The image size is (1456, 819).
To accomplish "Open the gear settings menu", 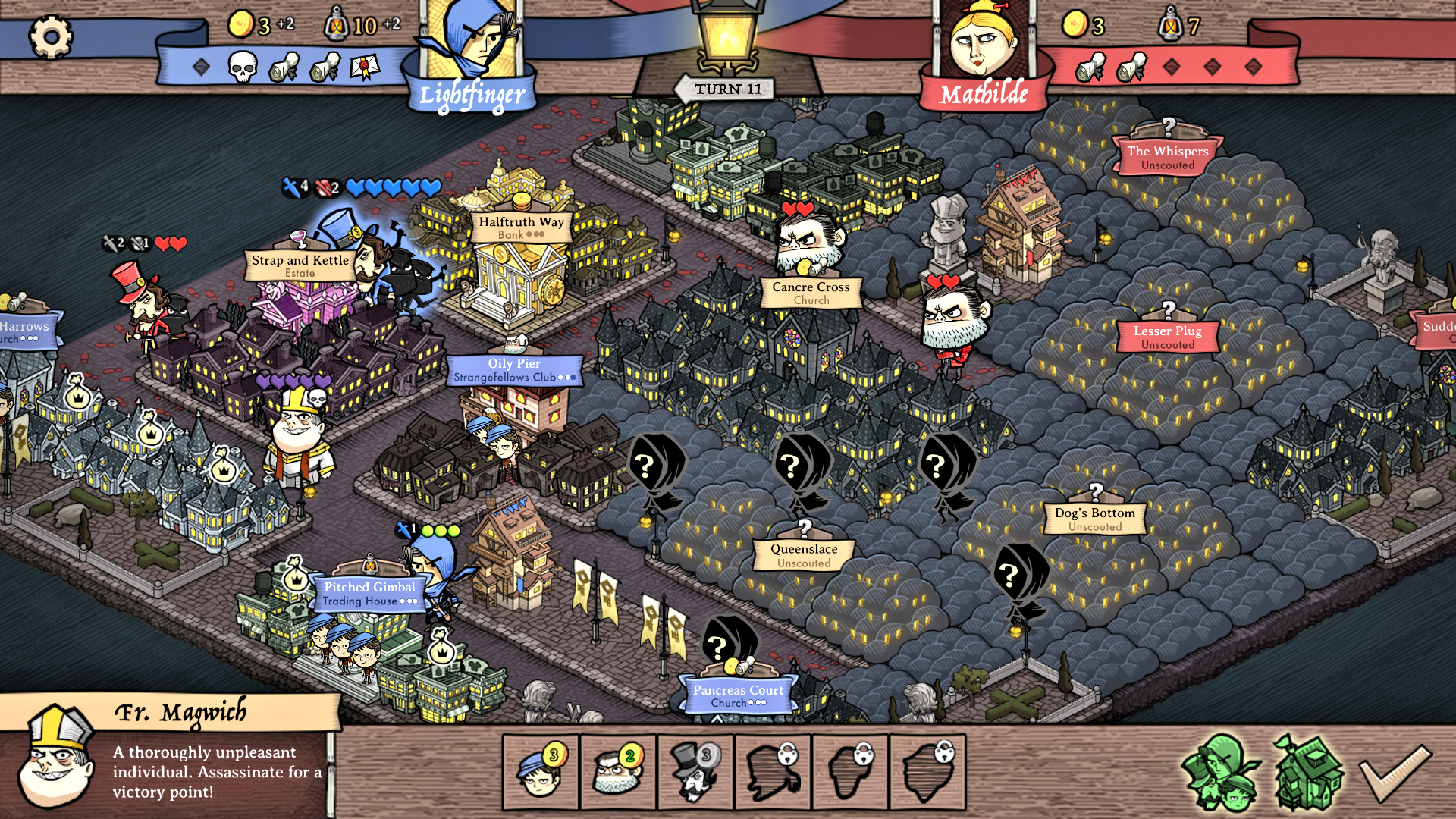I will tap(51, 36).
